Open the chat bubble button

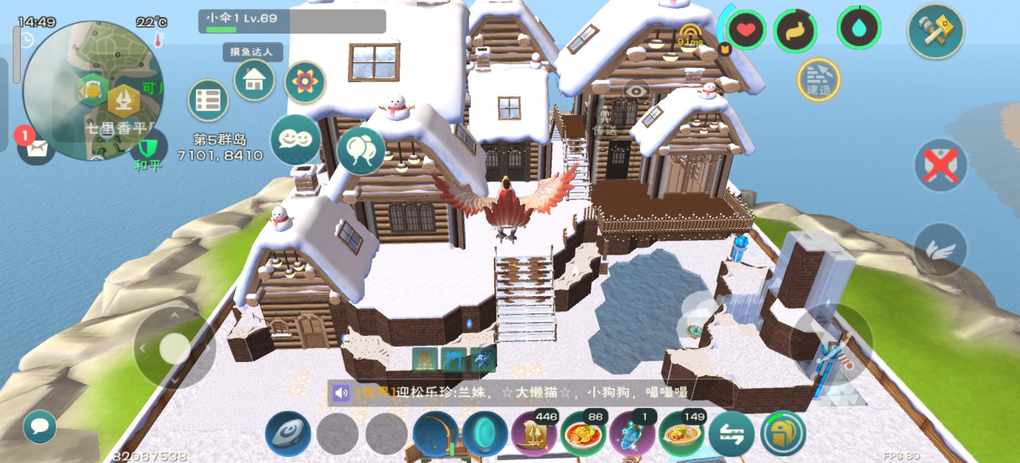pos(40,426)
